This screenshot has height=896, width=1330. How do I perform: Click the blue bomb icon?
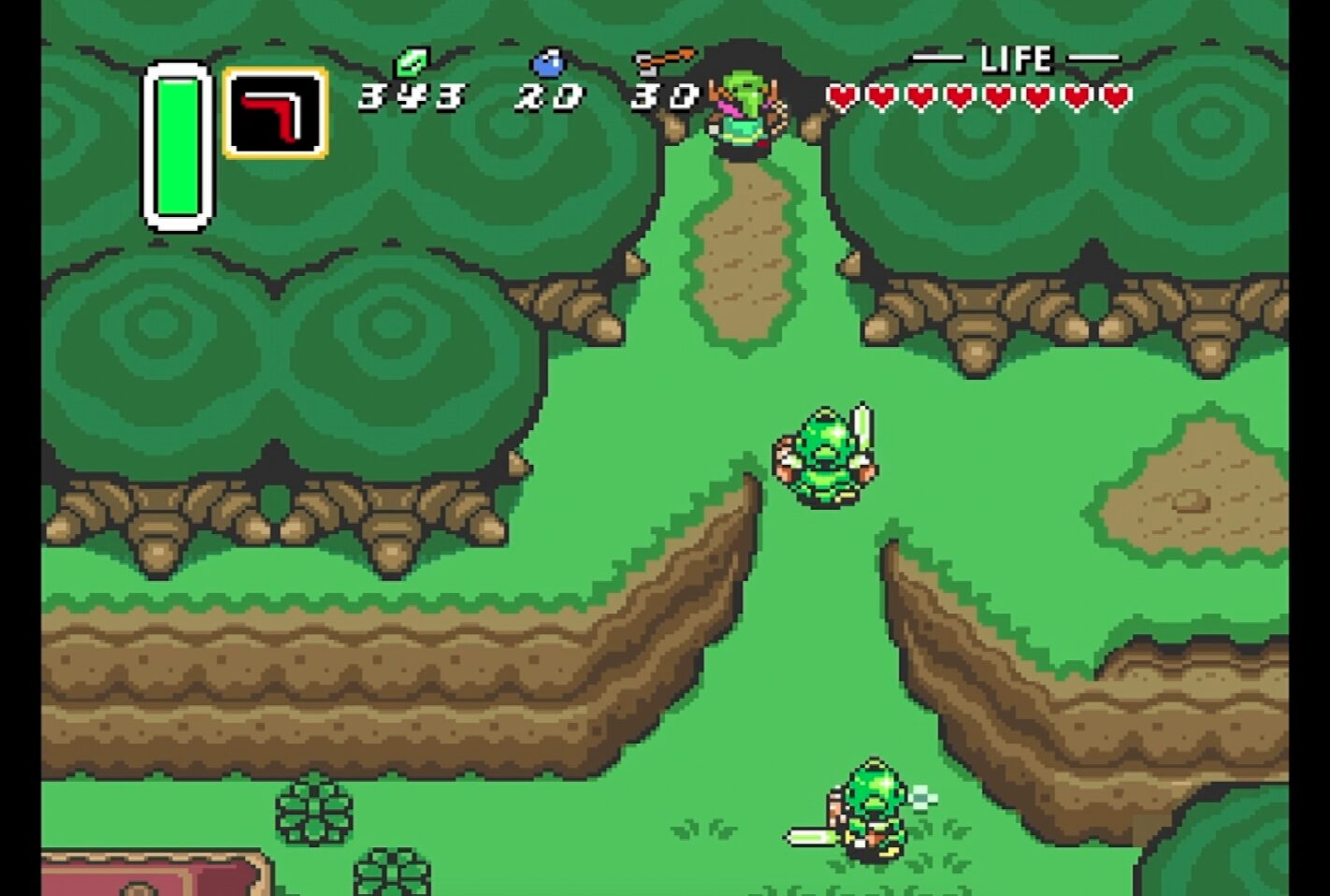coord(548,63)
